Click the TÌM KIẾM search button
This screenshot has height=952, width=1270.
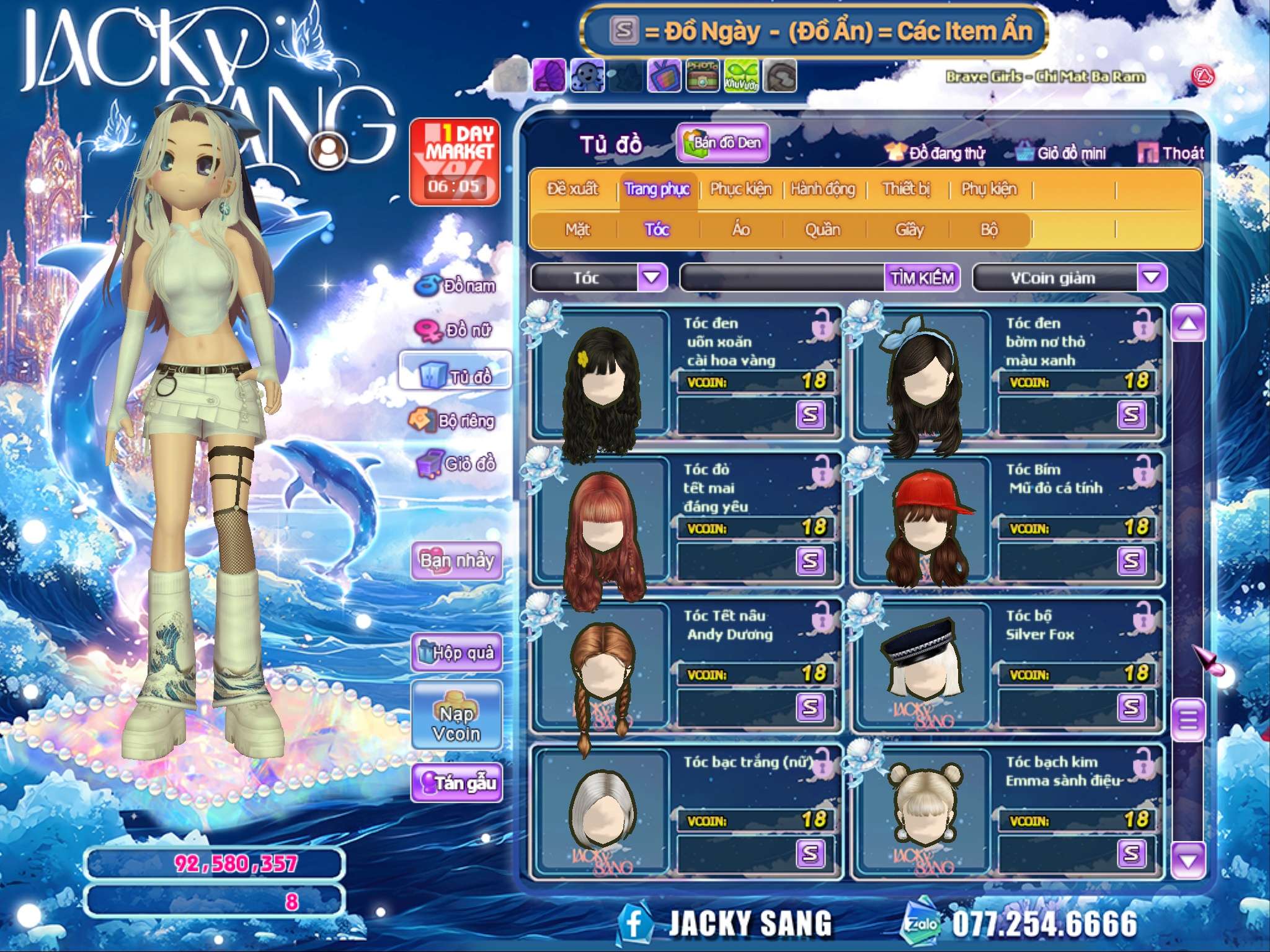[x=922, y=278]
